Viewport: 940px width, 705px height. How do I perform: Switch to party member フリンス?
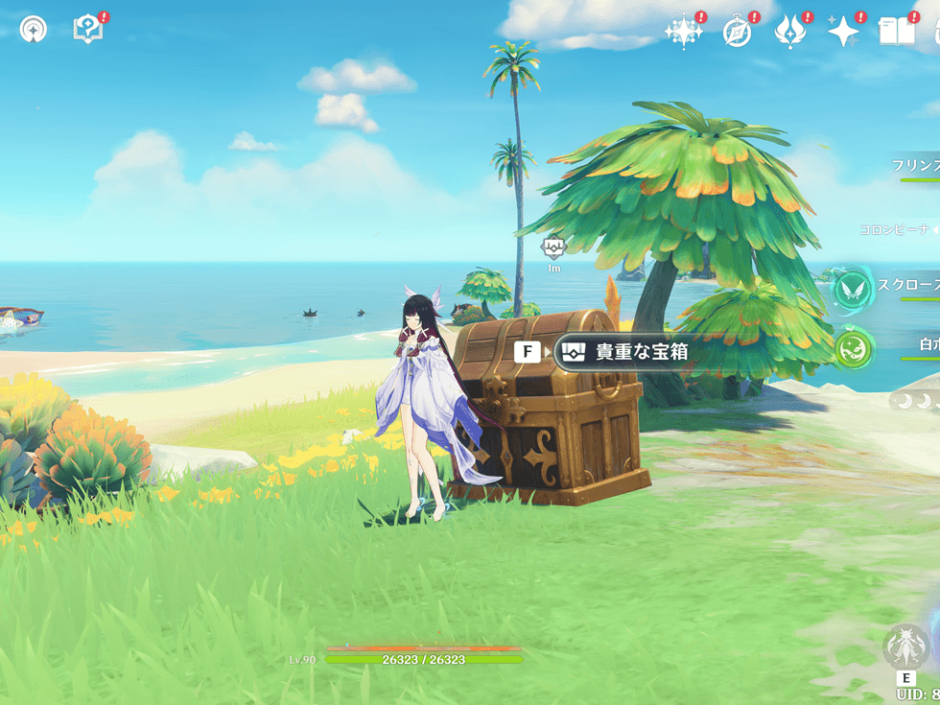(917, 165)
